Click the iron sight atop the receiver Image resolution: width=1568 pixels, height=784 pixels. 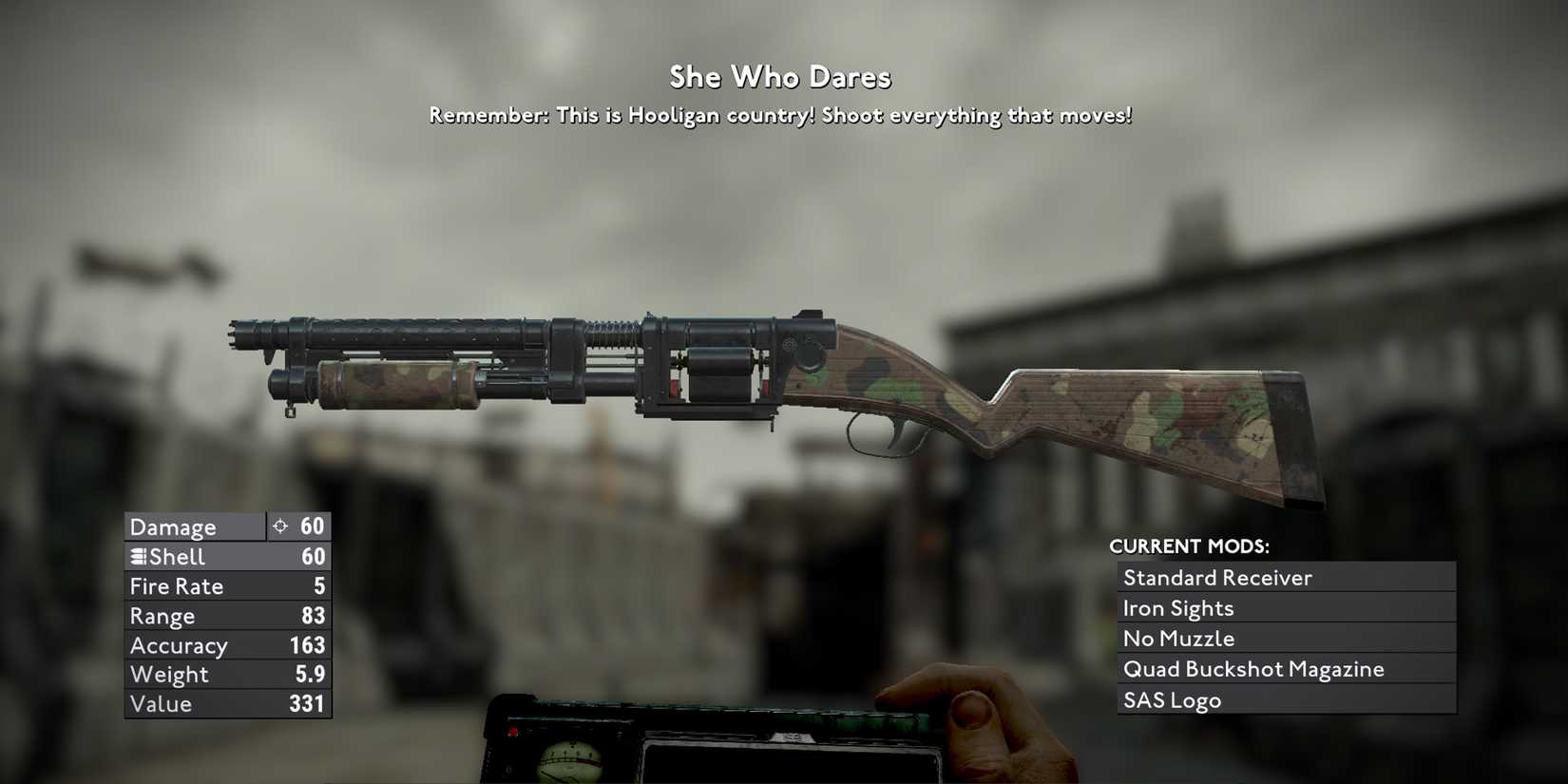[x=809, y=314]
